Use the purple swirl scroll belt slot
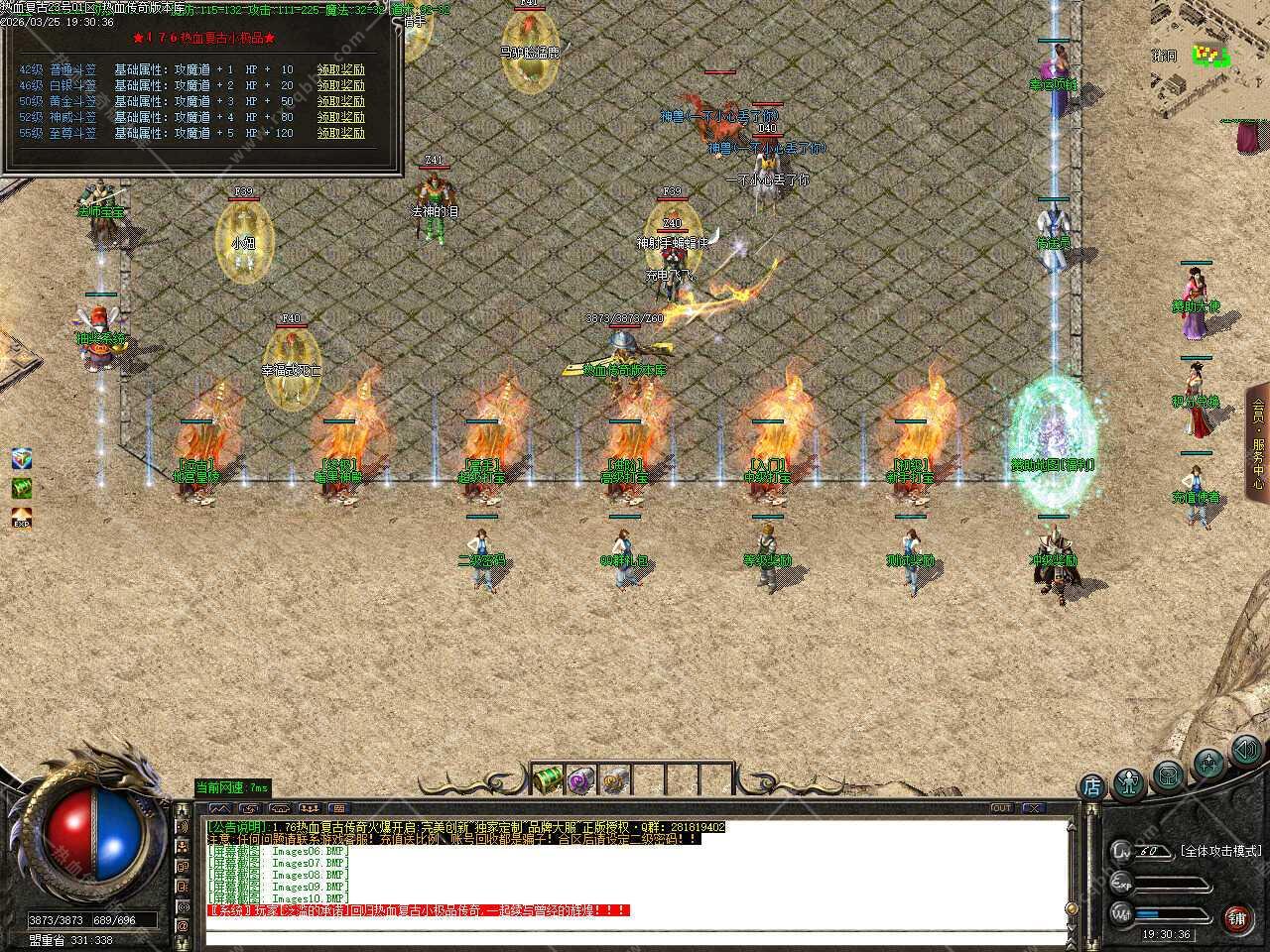1270x952 pixels. click(582, 779)
